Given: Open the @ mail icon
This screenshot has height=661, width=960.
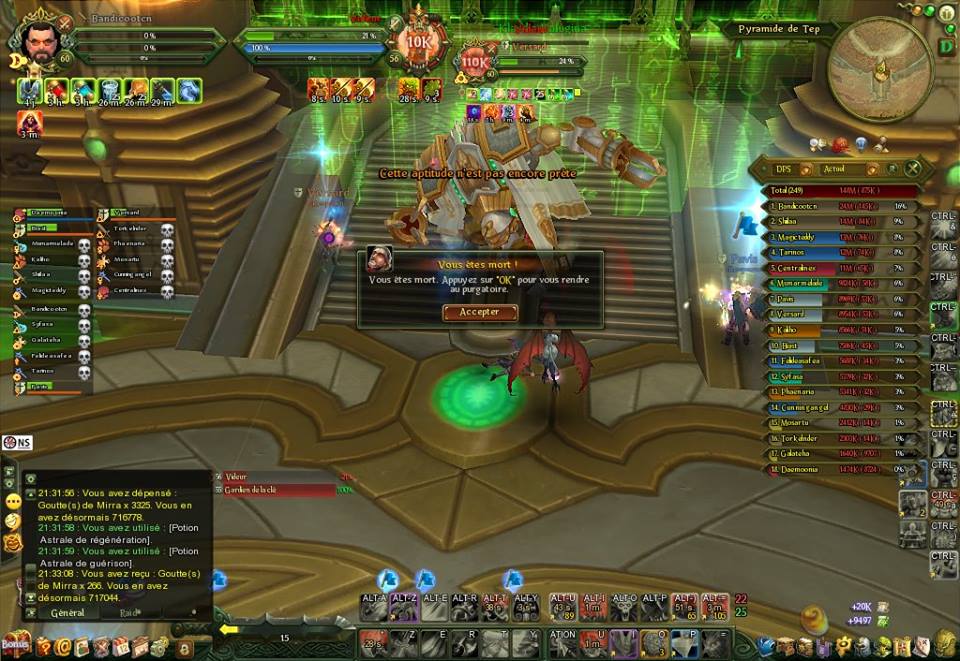Looking at the screenshot, I should click(62, 646).
